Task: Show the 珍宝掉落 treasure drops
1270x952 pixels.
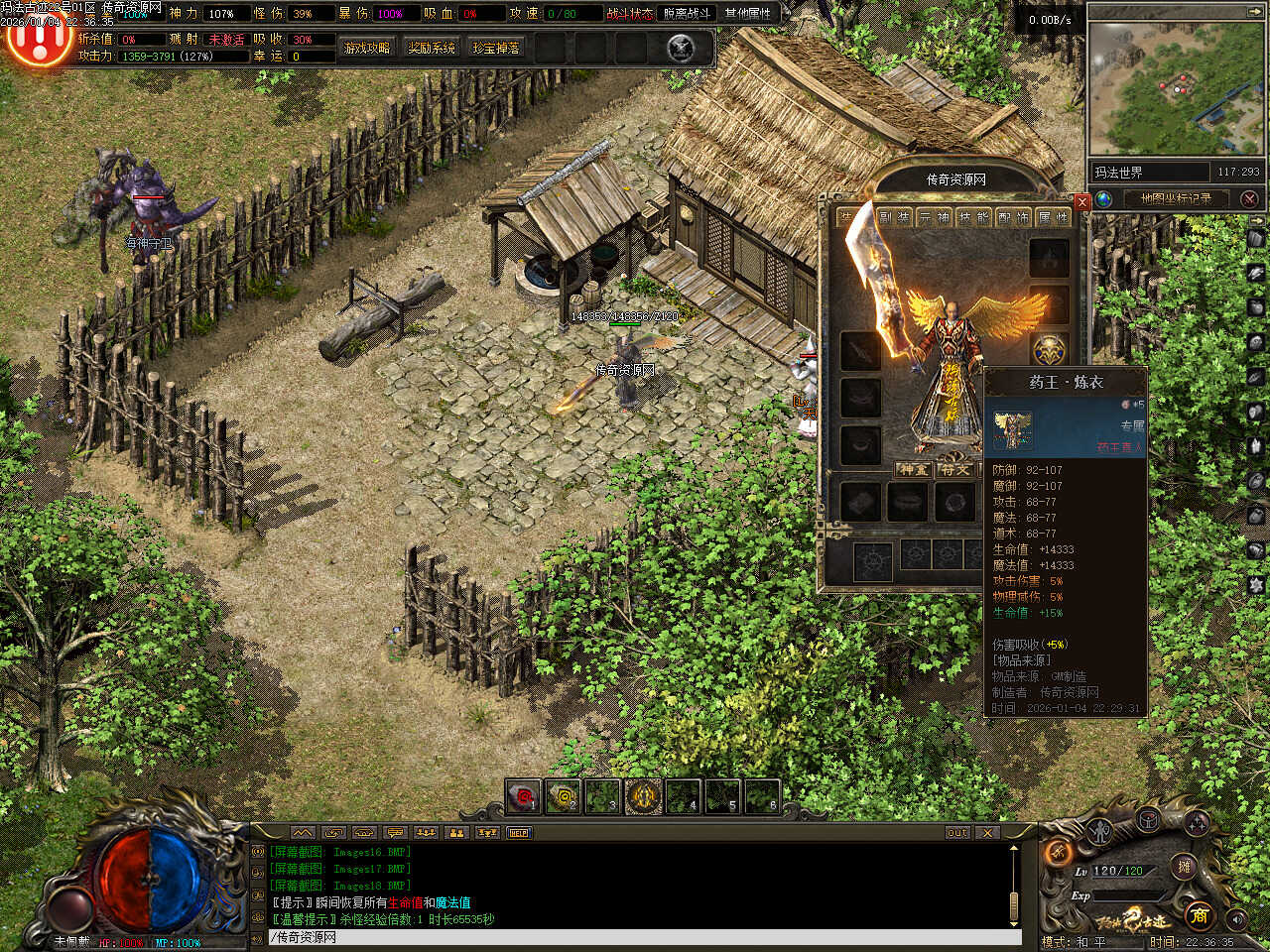Action: (x=496, y=48)
